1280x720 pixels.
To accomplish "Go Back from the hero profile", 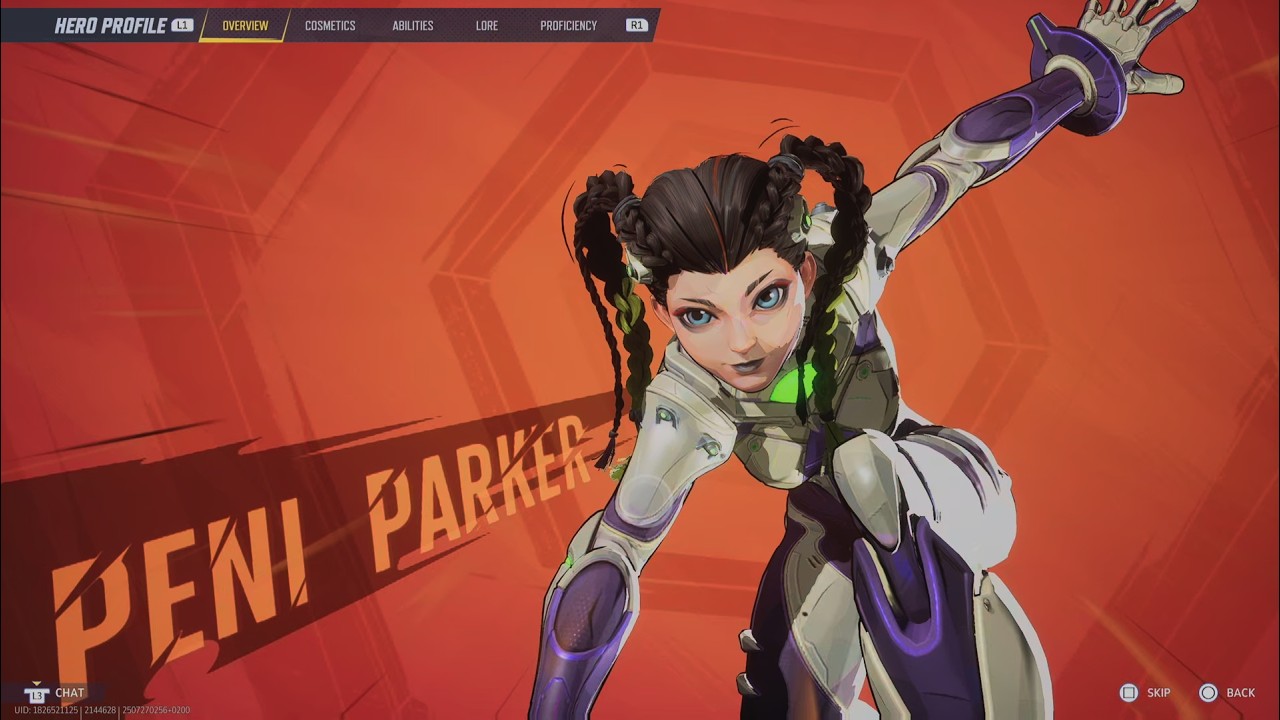I will point(1228,693).
